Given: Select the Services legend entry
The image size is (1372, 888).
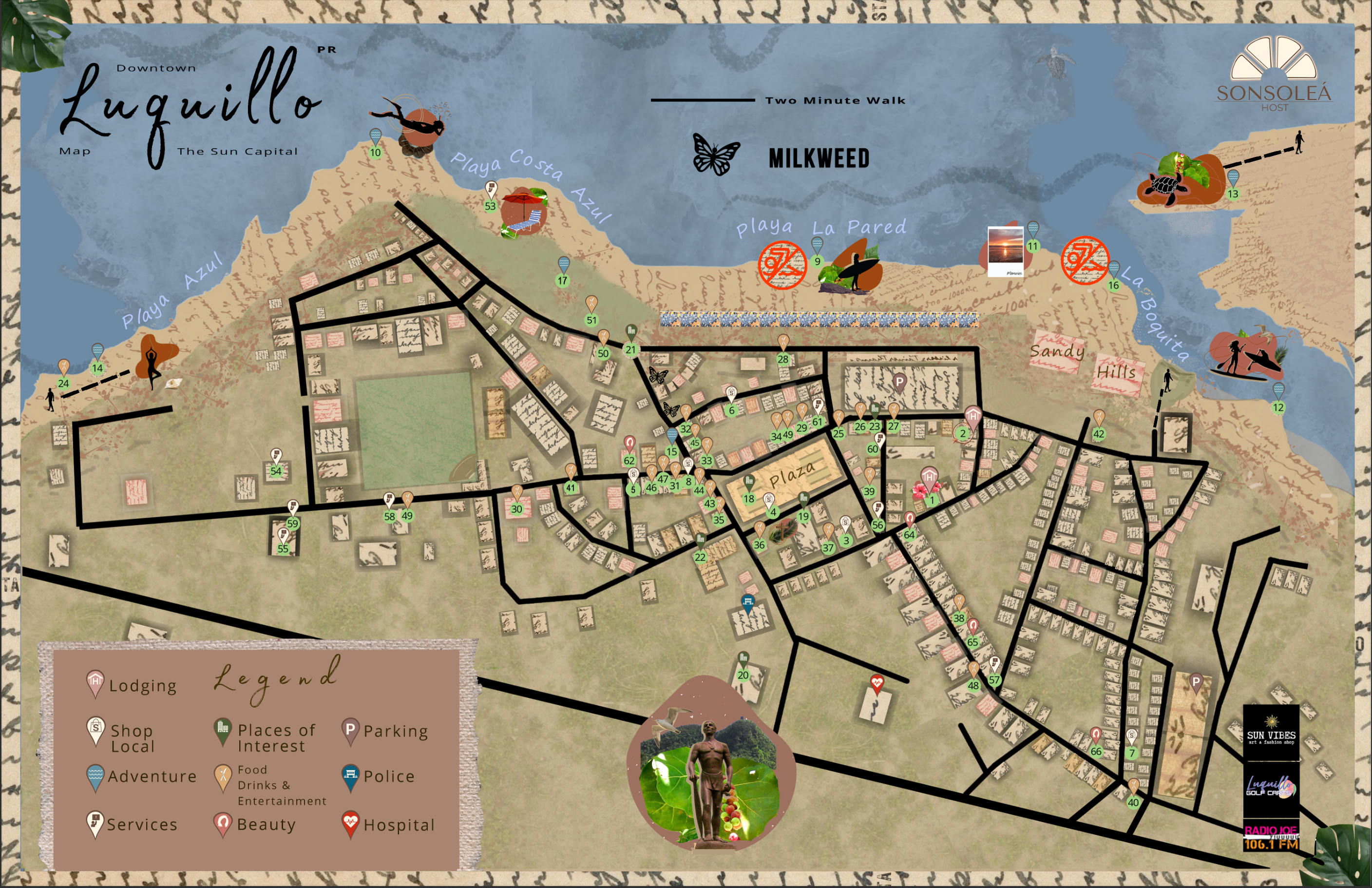Looking at the screenshot, I should pyautogui.click(x=142, y=825).
